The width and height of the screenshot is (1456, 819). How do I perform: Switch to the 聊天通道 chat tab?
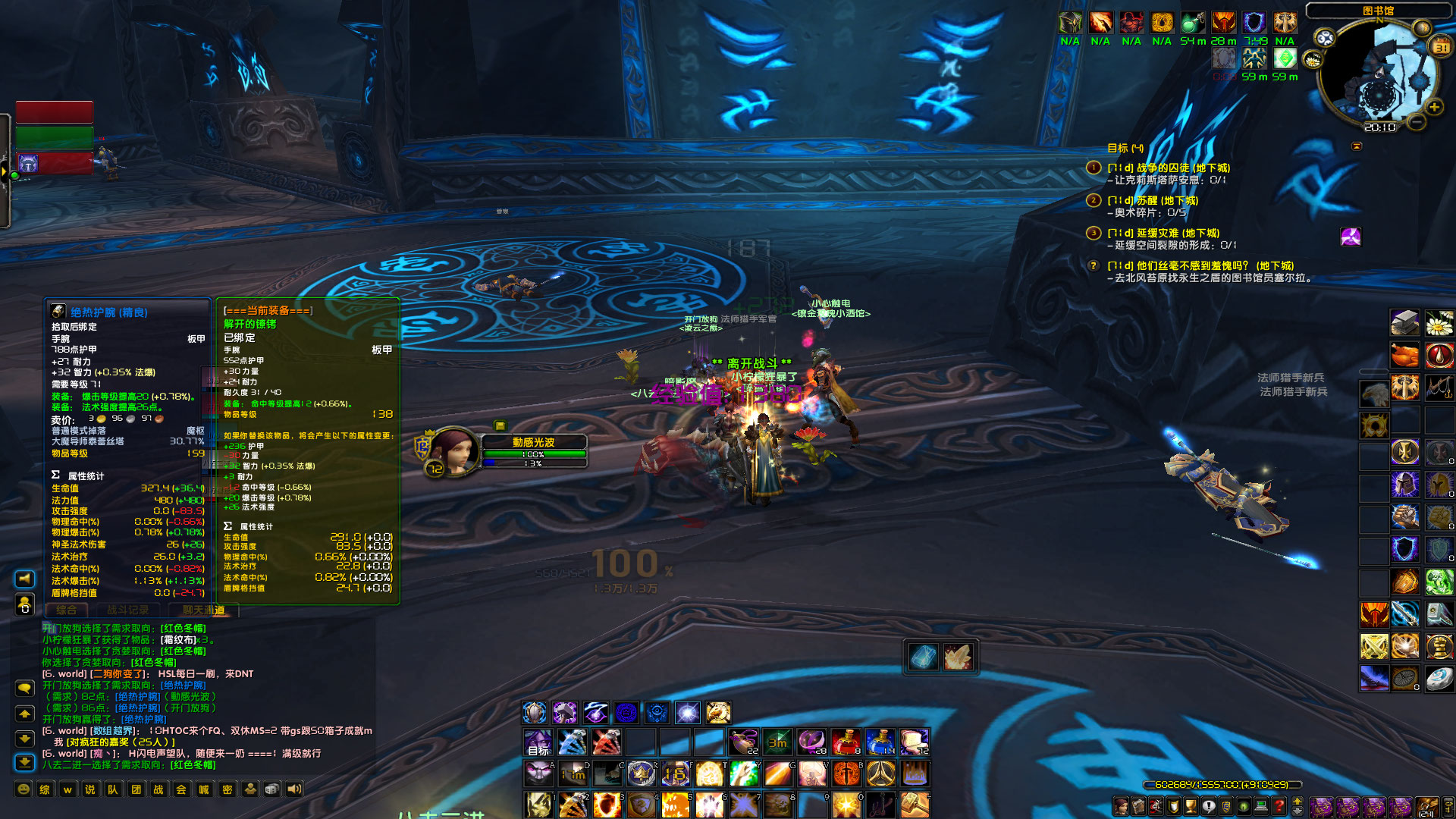pyautogui.click(x=203, y=609)
